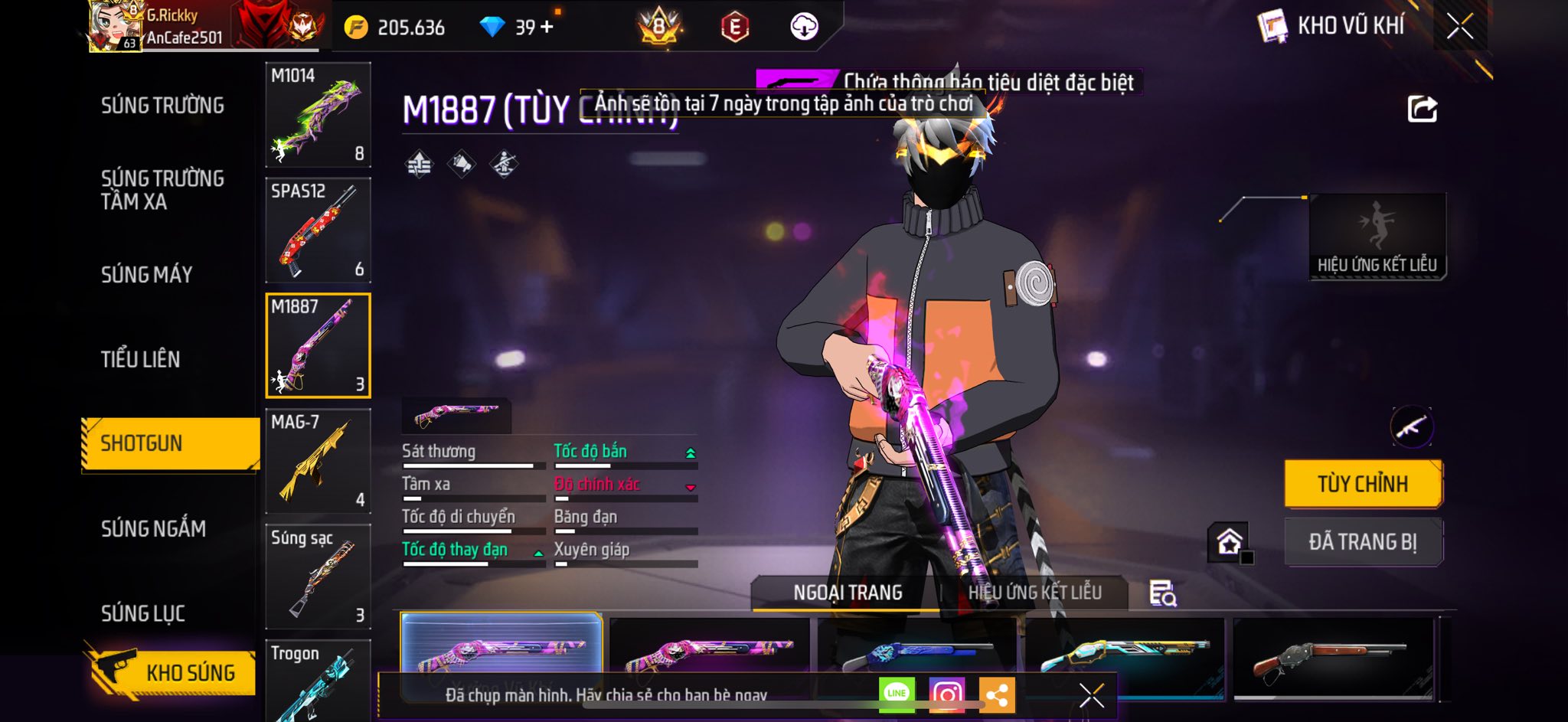Pick the SPAS12 weapon tile
The height and width of the screenshot is (722, 1568).
click(x=318, y=230)
